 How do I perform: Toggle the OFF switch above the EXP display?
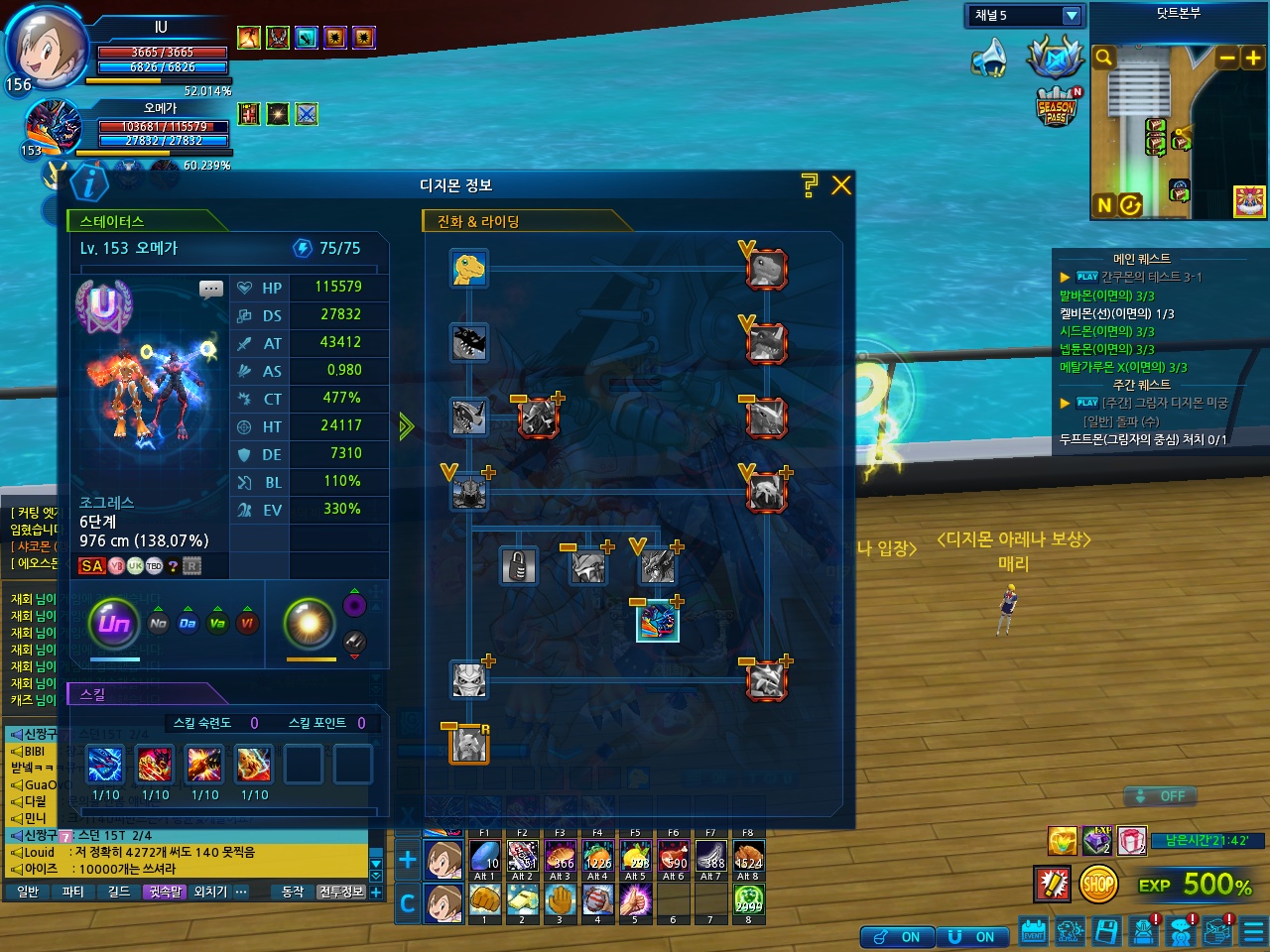click(1160, 796)
